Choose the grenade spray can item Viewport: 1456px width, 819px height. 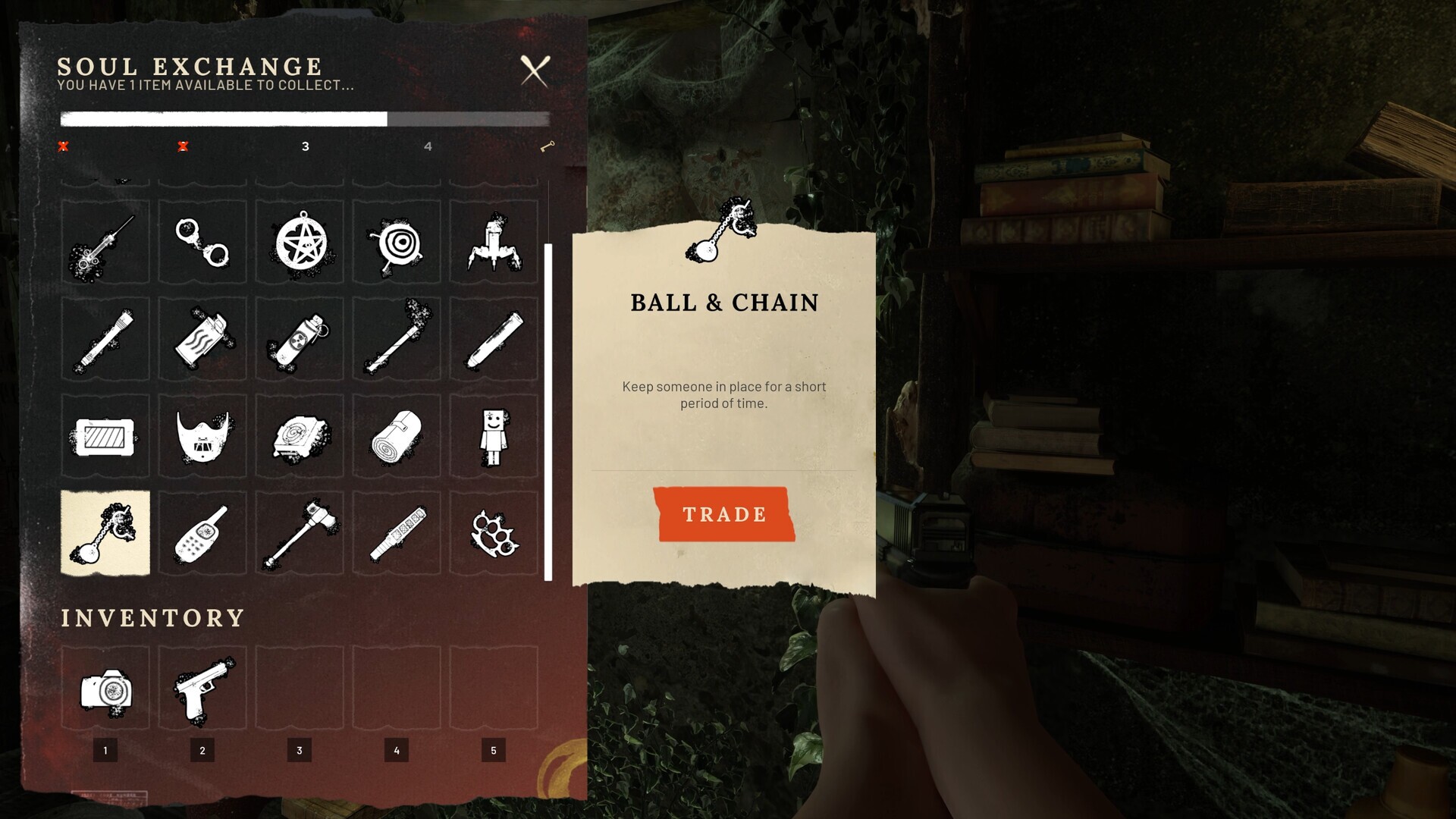[300, 339]
